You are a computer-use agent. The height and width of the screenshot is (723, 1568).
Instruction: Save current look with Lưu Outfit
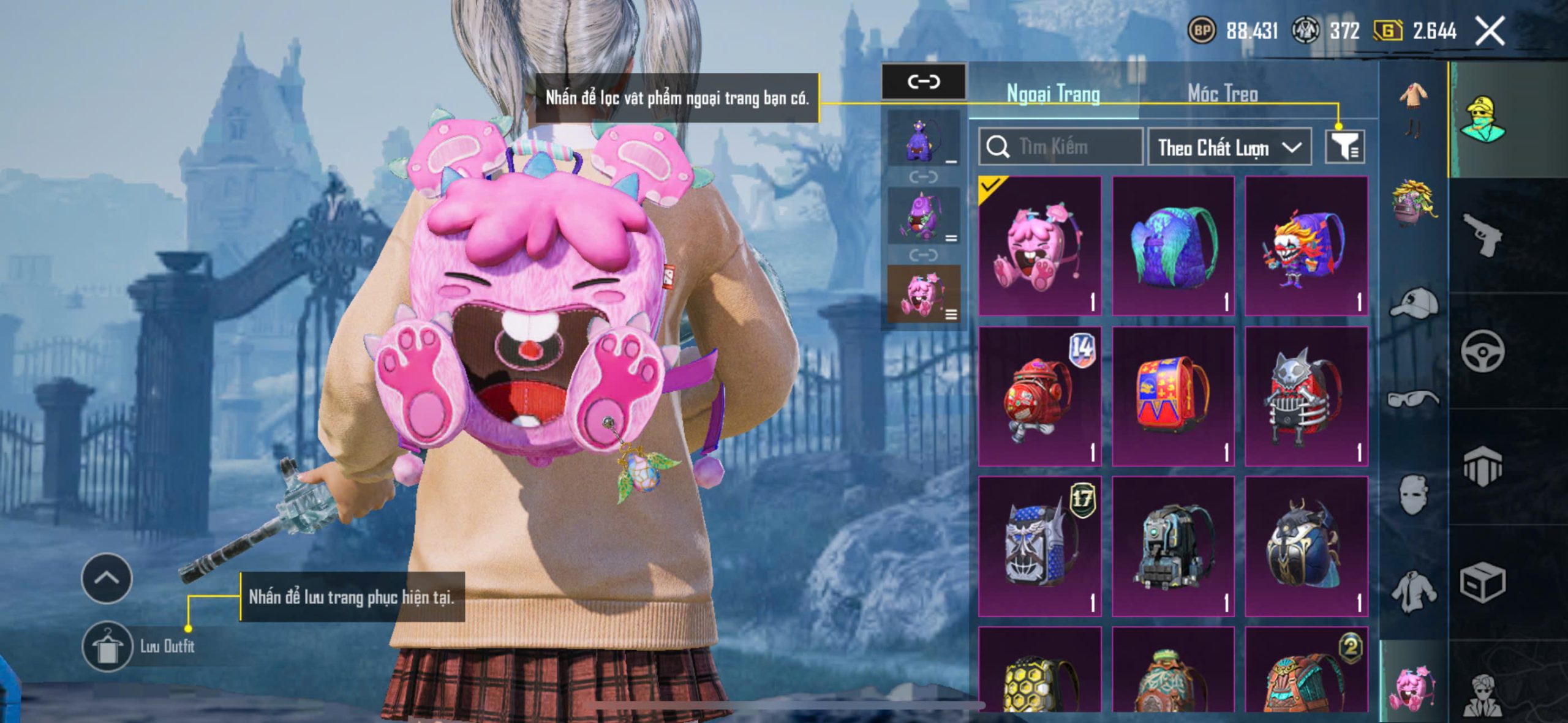click(108, 646)
